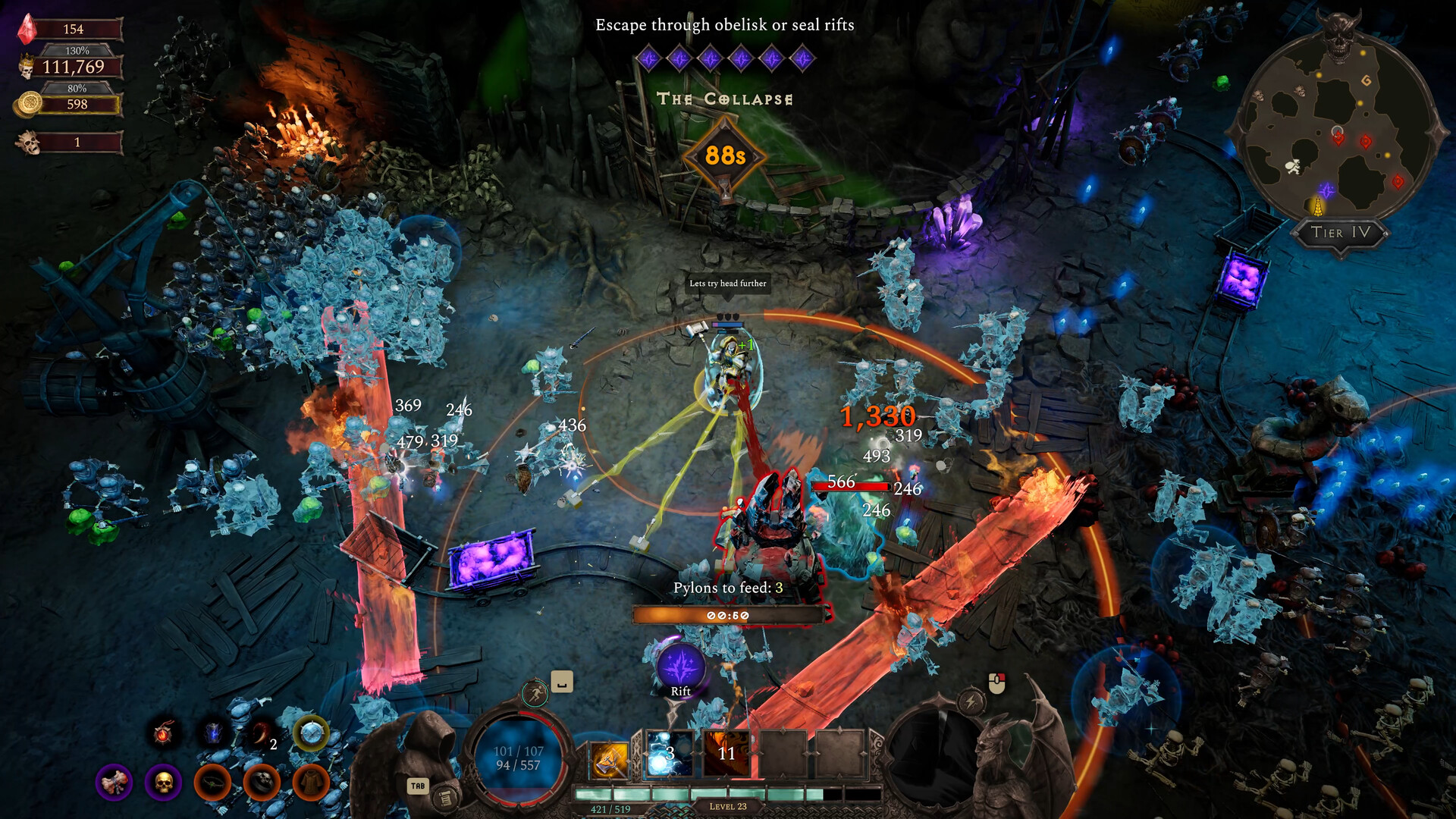Inspect the necklace equipment slot
The height and width of the screenshot is (819, 1456).
(x=212, y=782)
